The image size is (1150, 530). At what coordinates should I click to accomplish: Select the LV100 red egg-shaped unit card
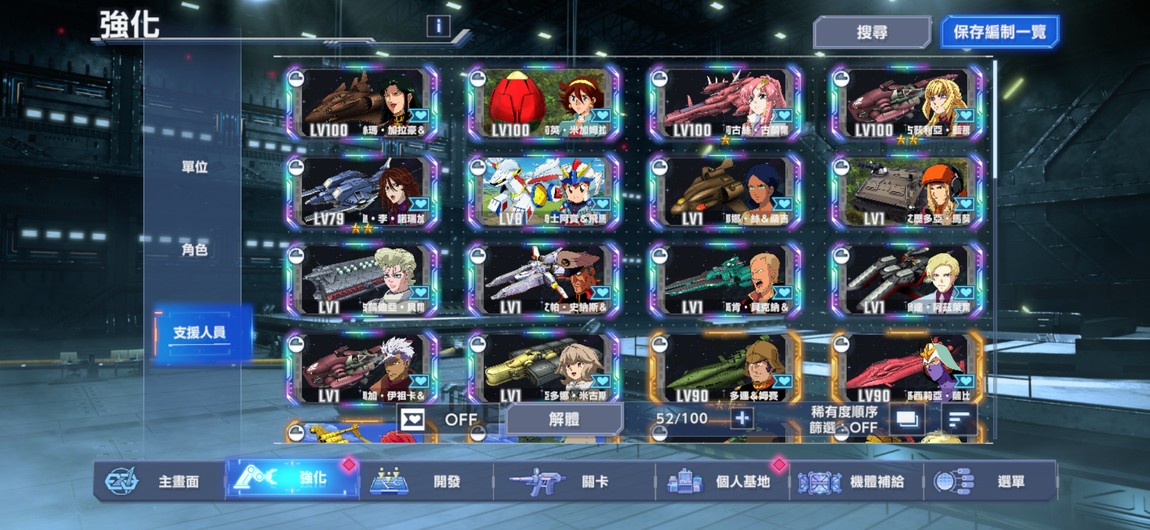point(544,103)
